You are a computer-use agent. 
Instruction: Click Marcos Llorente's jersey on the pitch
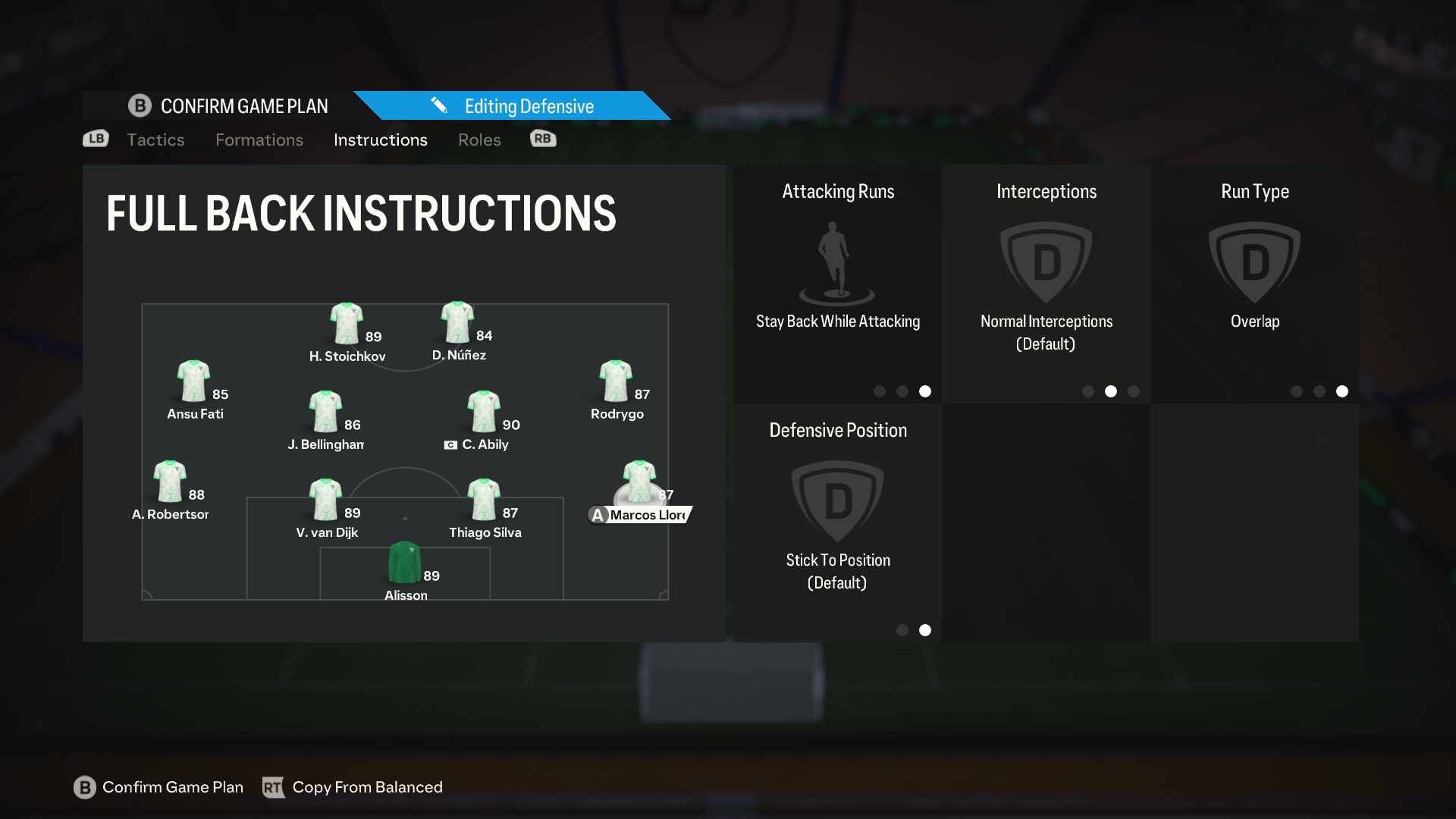pyautogui.click(x=639, y=478)
